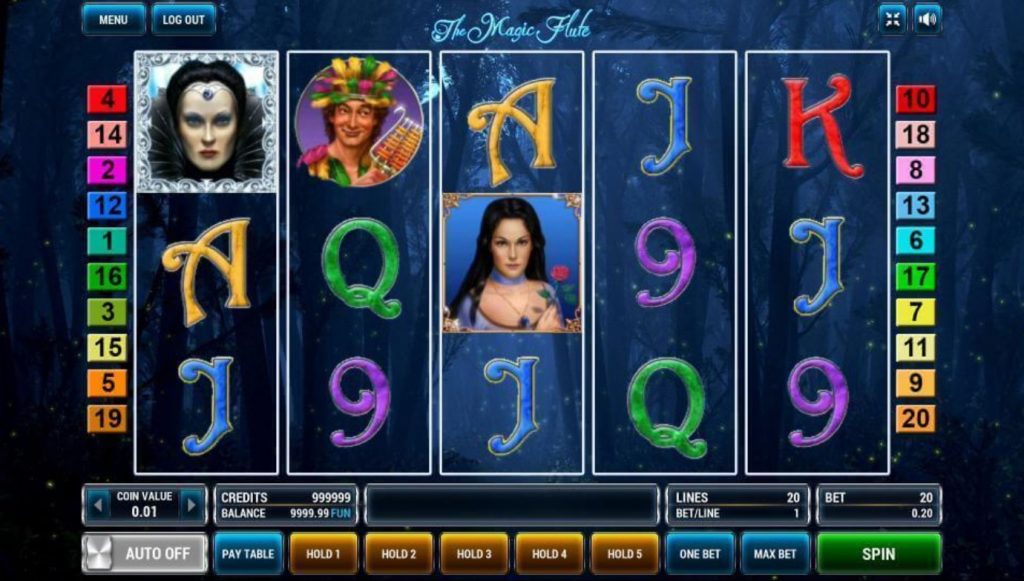Screen dimensions: 1024x581
Task: Choose payline number 19 marker
Action: 107,418
